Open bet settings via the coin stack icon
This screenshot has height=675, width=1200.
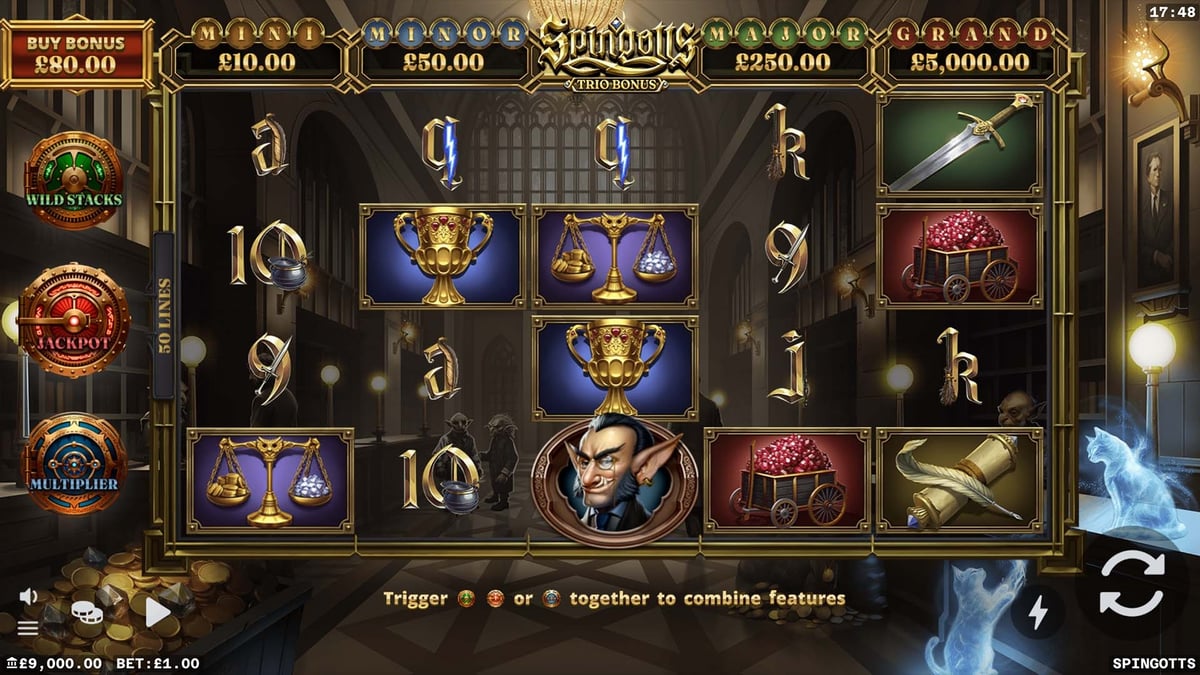click(87, 610)
